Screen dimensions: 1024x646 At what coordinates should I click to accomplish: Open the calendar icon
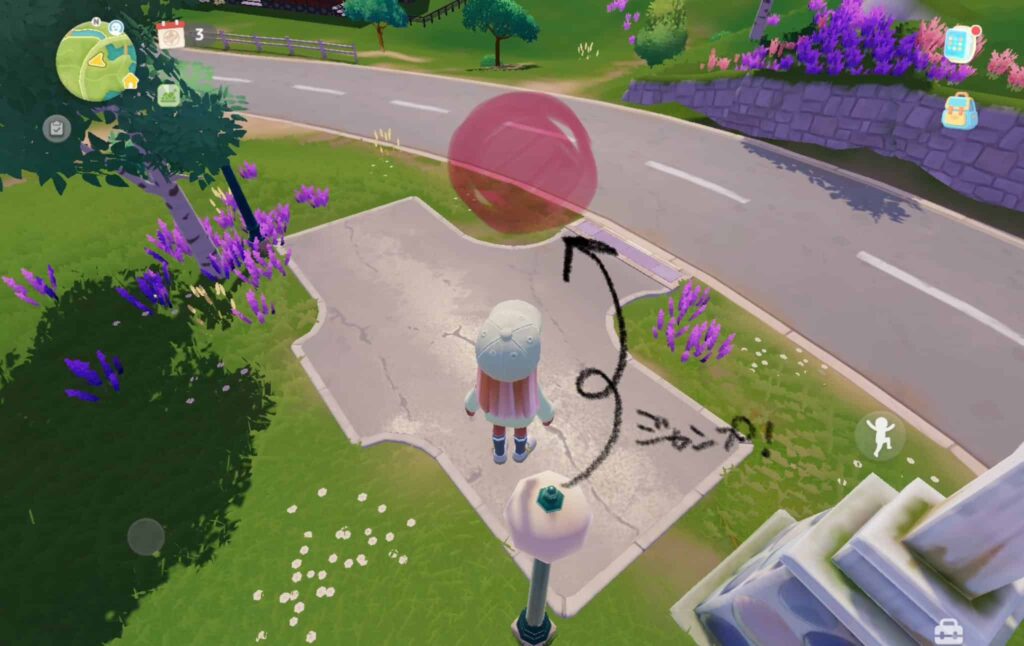point(171,35)
